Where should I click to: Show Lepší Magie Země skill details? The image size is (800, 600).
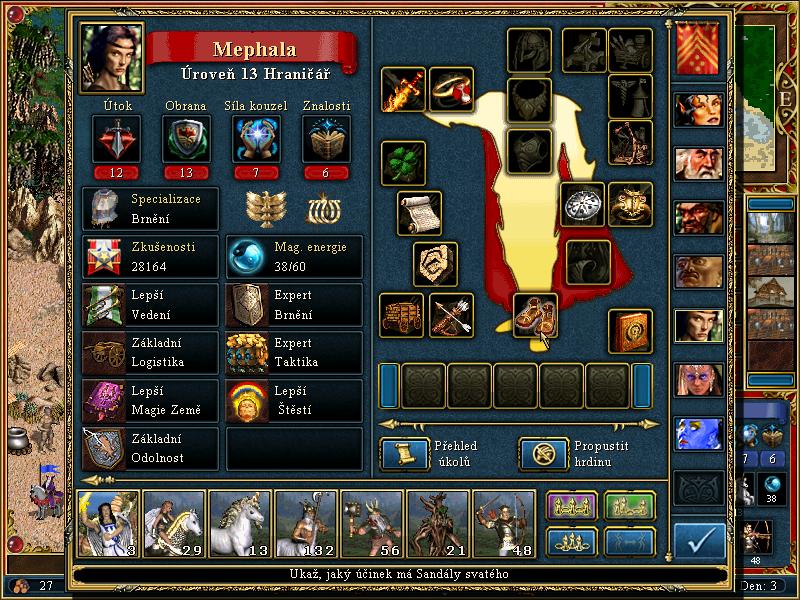(x=150, y=401)
